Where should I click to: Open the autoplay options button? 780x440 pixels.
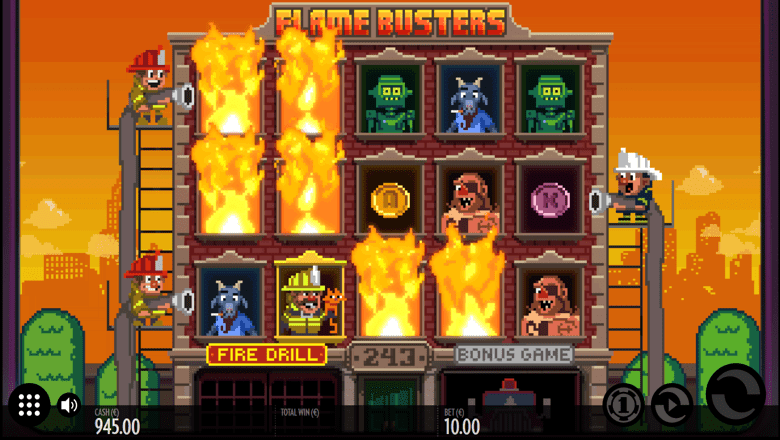[x=671, y=405]
